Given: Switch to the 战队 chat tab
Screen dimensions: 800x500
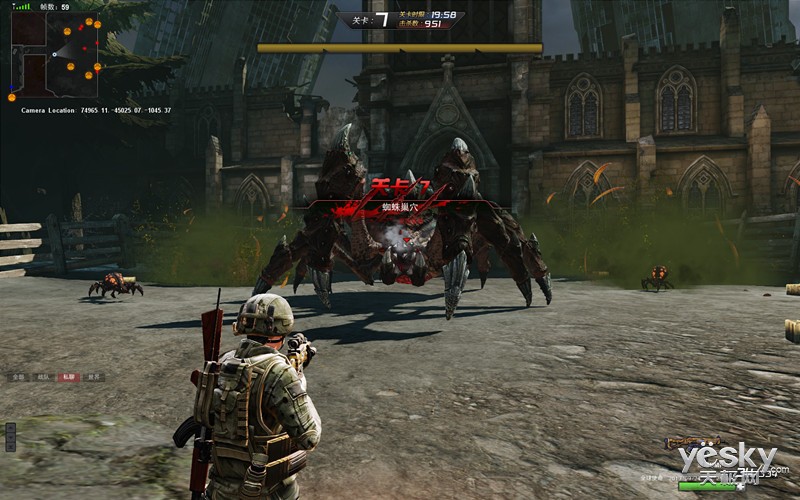Looking at the screenshot, I should pyautogui.click(x=43, y=377).
